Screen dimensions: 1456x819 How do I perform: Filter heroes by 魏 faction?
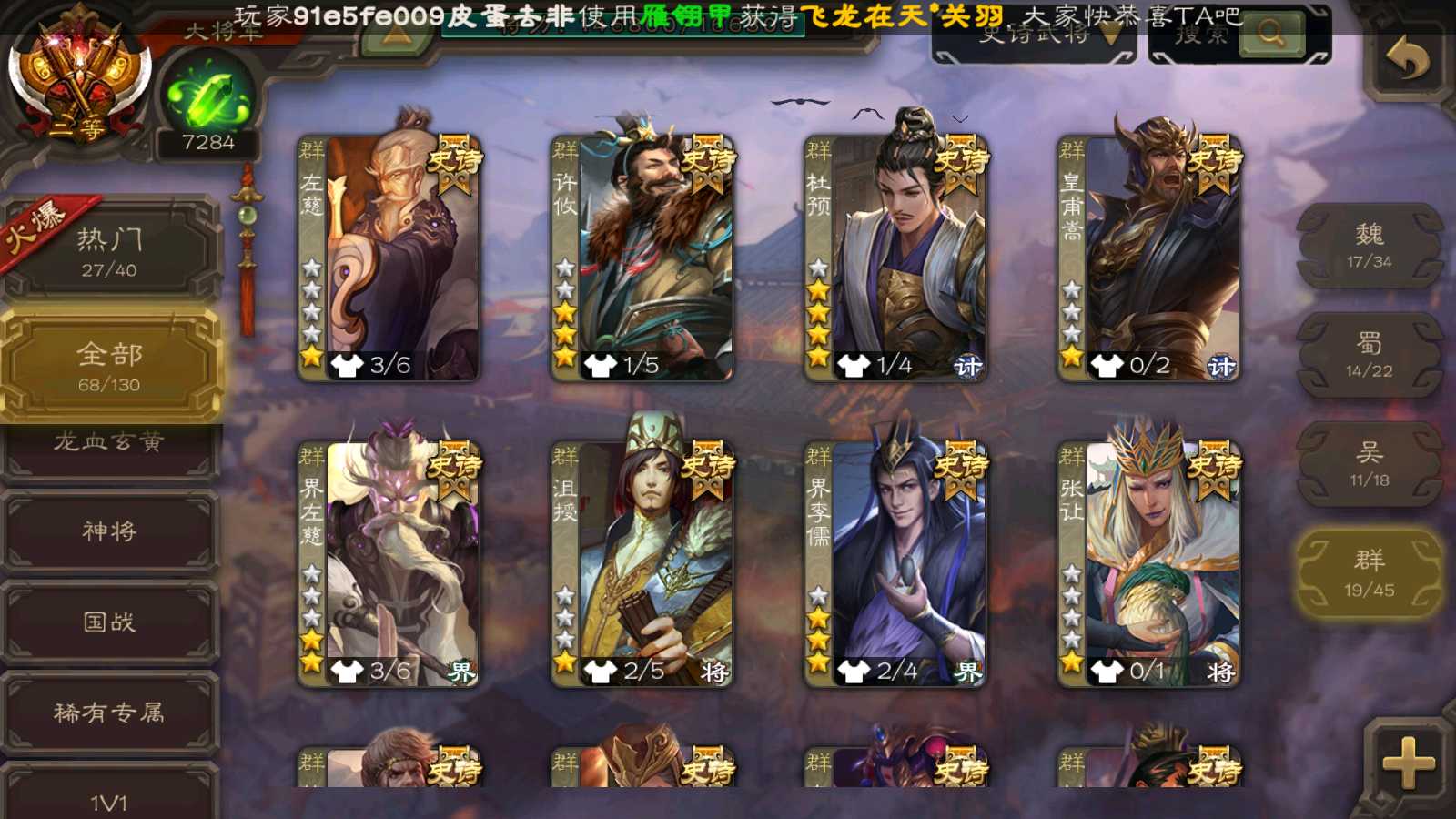coord(1369,246)
